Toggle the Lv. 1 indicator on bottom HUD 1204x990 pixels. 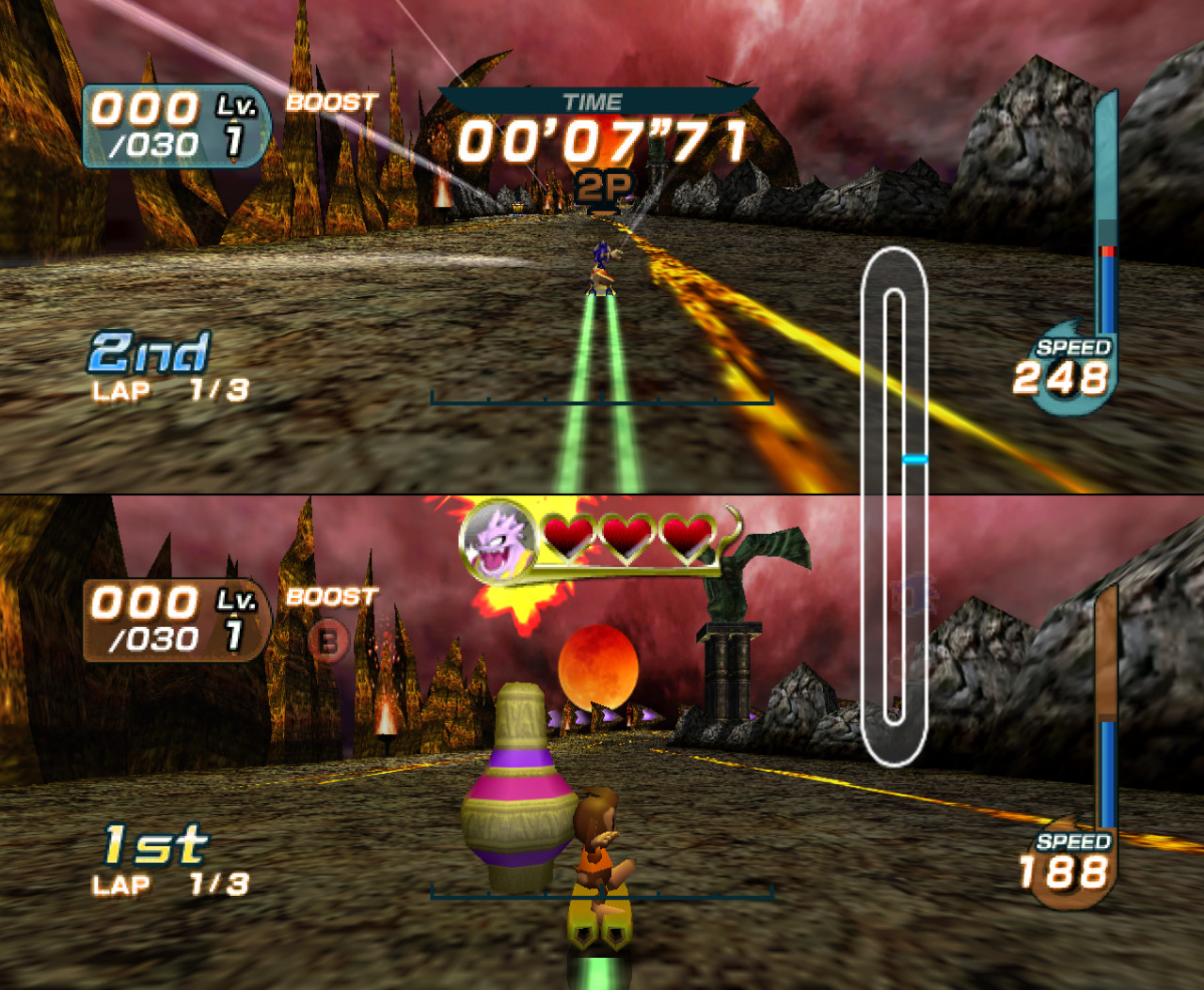[x=234, y=616]
